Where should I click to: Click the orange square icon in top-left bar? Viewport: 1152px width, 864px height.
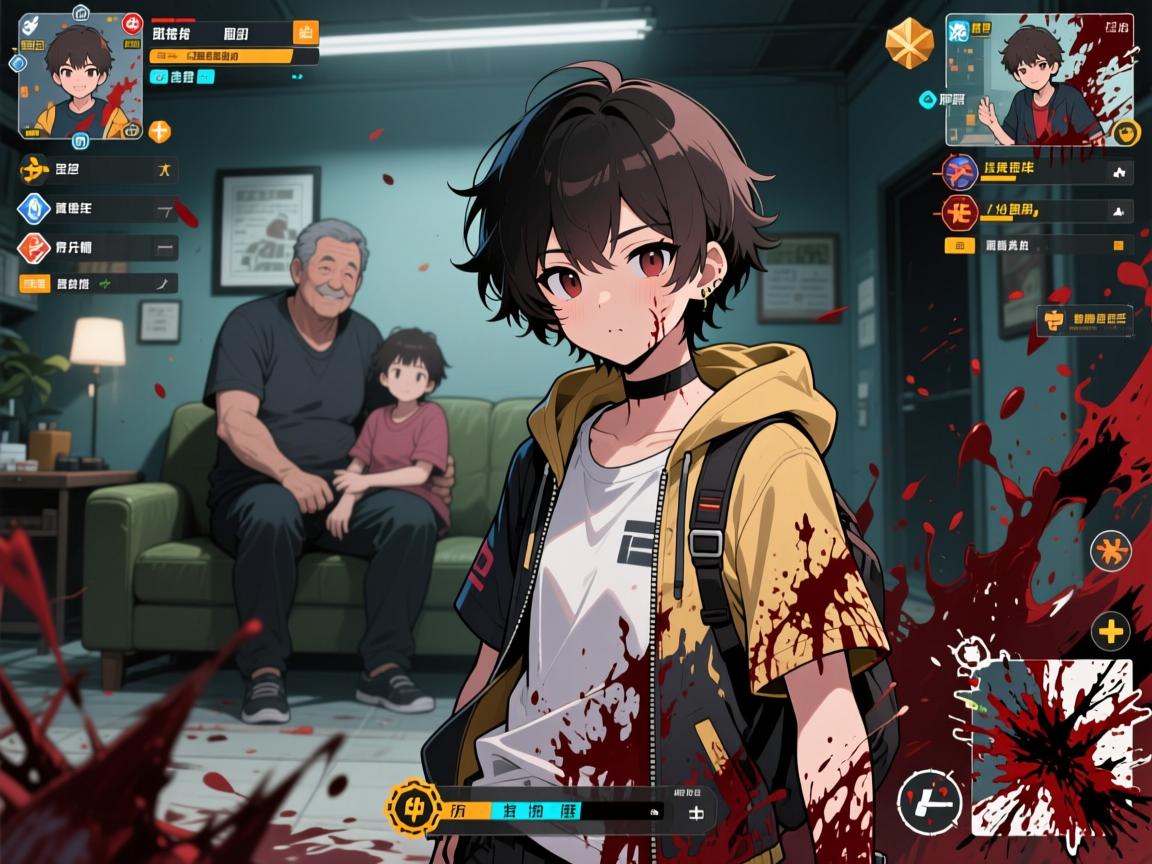tap(305, 32)
